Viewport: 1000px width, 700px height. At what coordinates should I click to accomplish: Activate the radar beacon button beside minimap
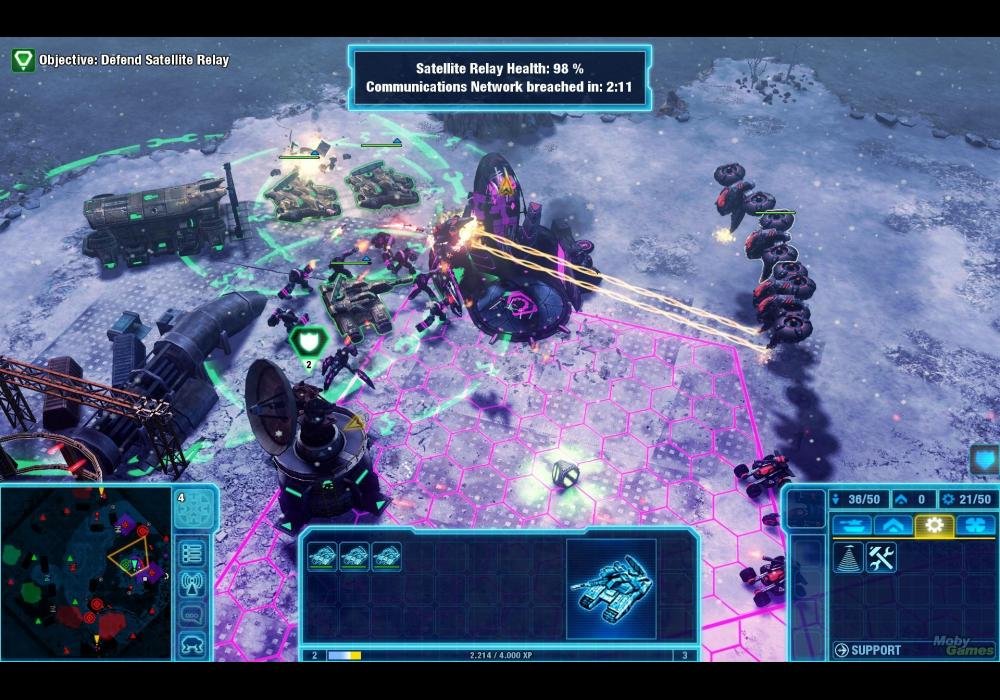193,584
